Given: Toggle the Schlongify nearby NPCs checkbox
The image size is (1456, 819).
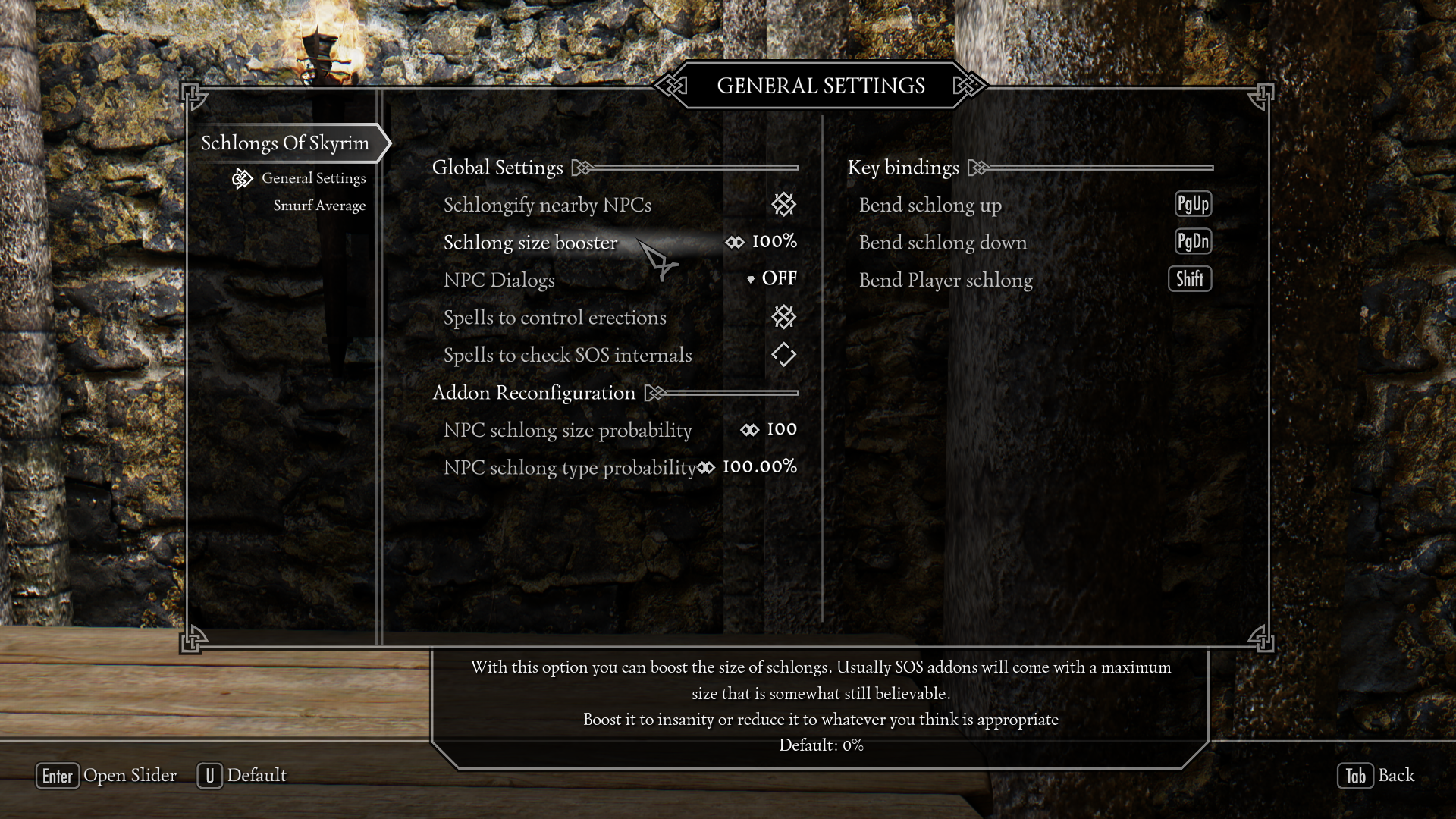Looking at the screenshot, I should (783, 204).
